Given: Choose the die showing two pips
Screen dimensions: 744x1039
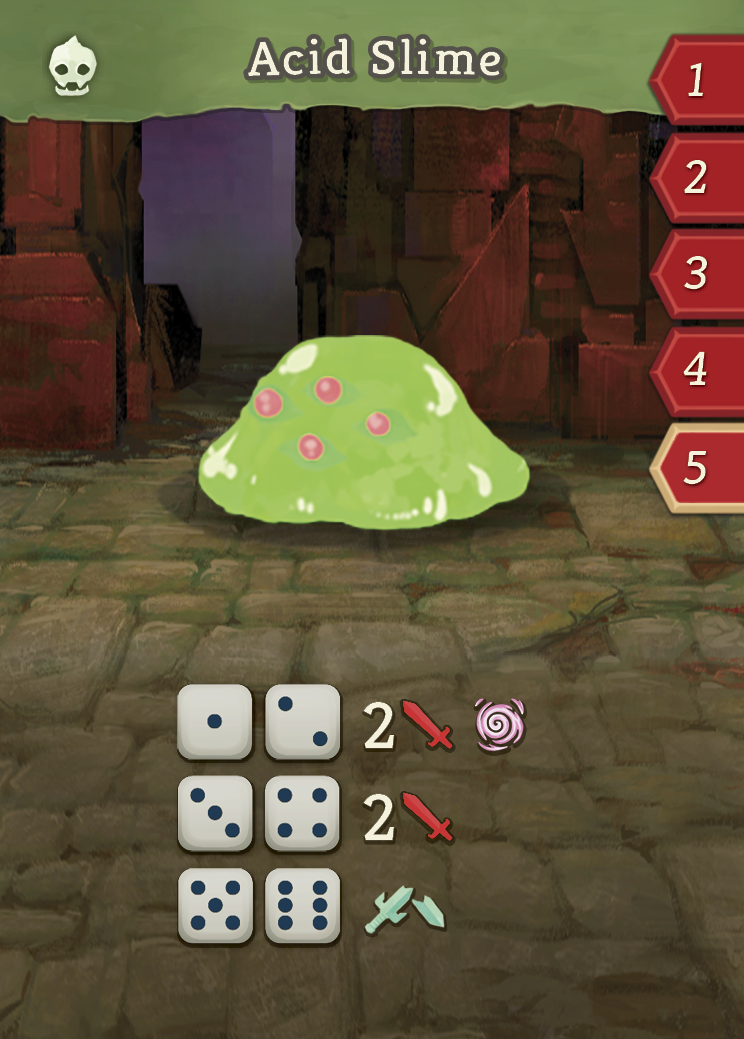Looking at the screenshot, I should [302, 722].
